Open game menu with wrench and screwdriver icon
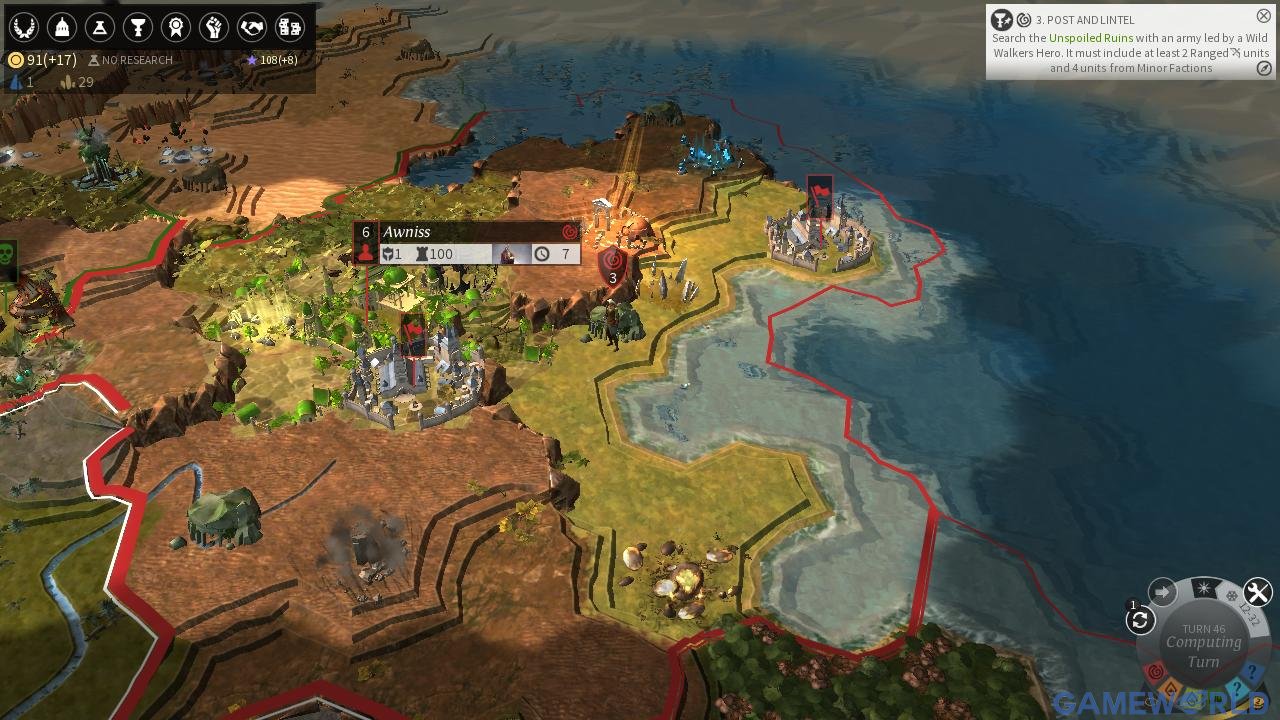Image resolution: width=1280 pixels, height=720 pixels. click(x=1257, y=593)
